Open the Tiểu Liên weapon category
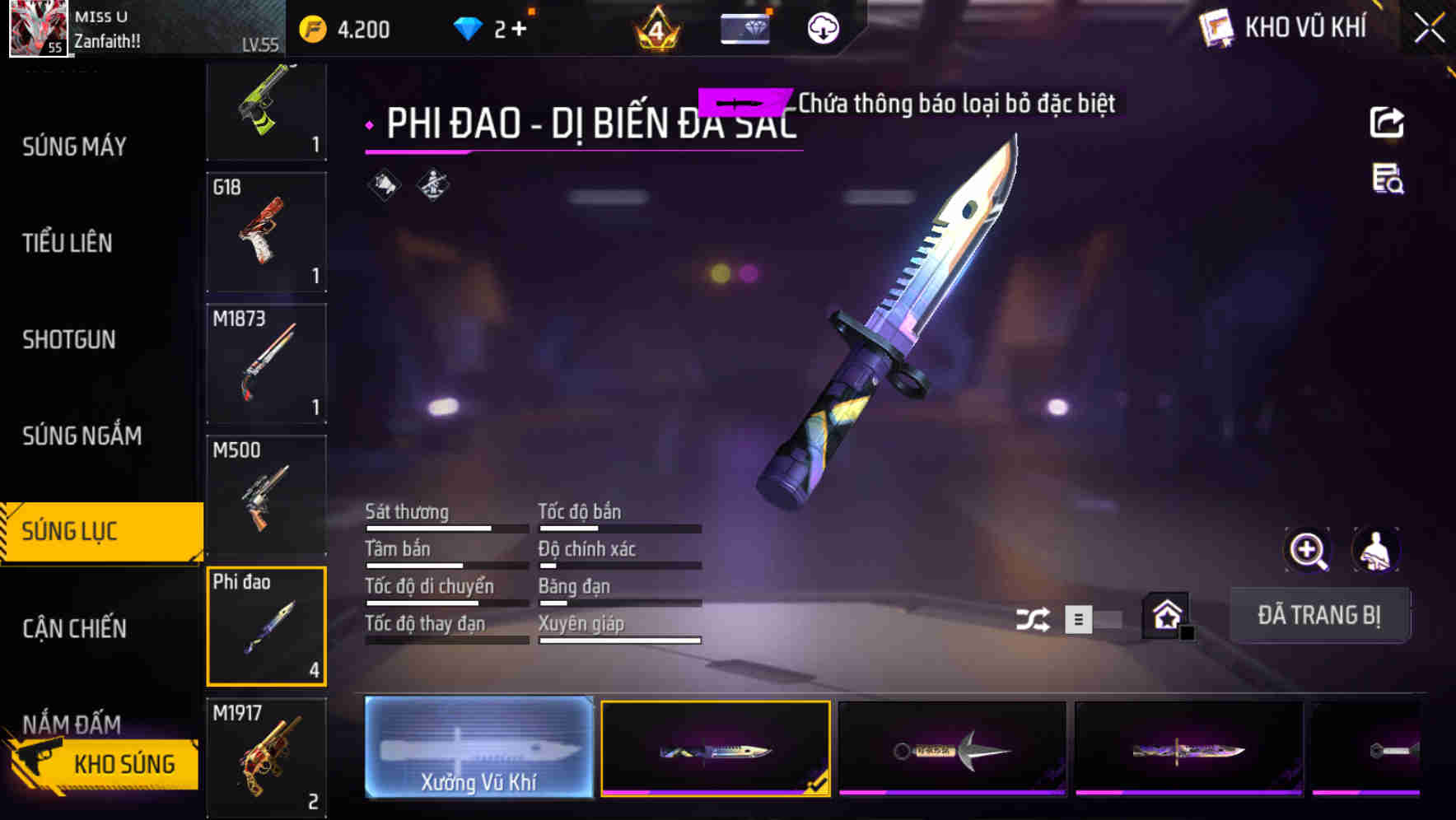This screenshot has width=1456, height=820. (68, 244)
